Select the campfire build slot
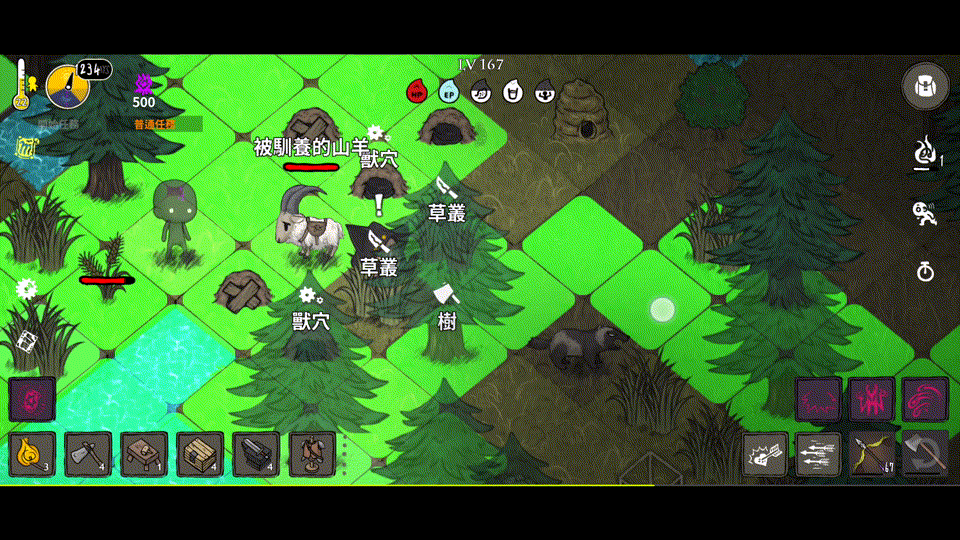Image resolution: width=960 pixels, height=540 pixels. (x=31, y=454)
